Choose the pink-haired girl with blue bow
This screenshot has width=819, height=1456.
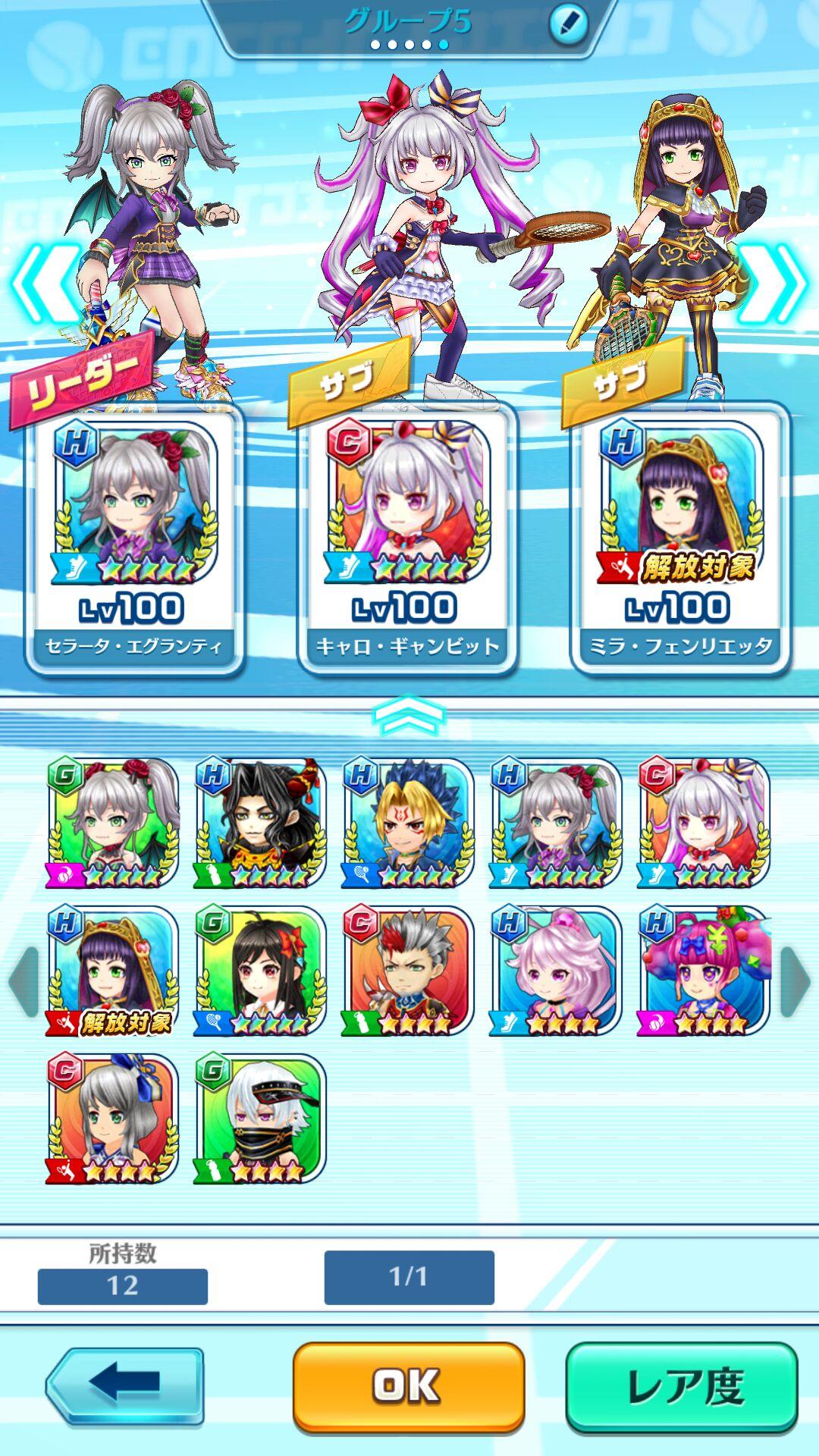(703, 971)
